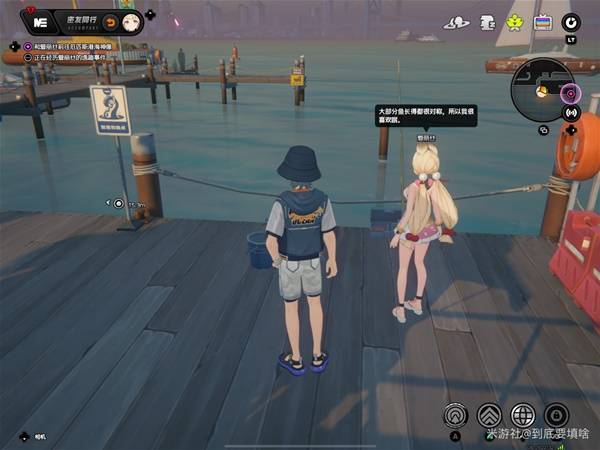The image size is (600, 450).
Task: Click the padlock action button
Action: click(556, 415)
